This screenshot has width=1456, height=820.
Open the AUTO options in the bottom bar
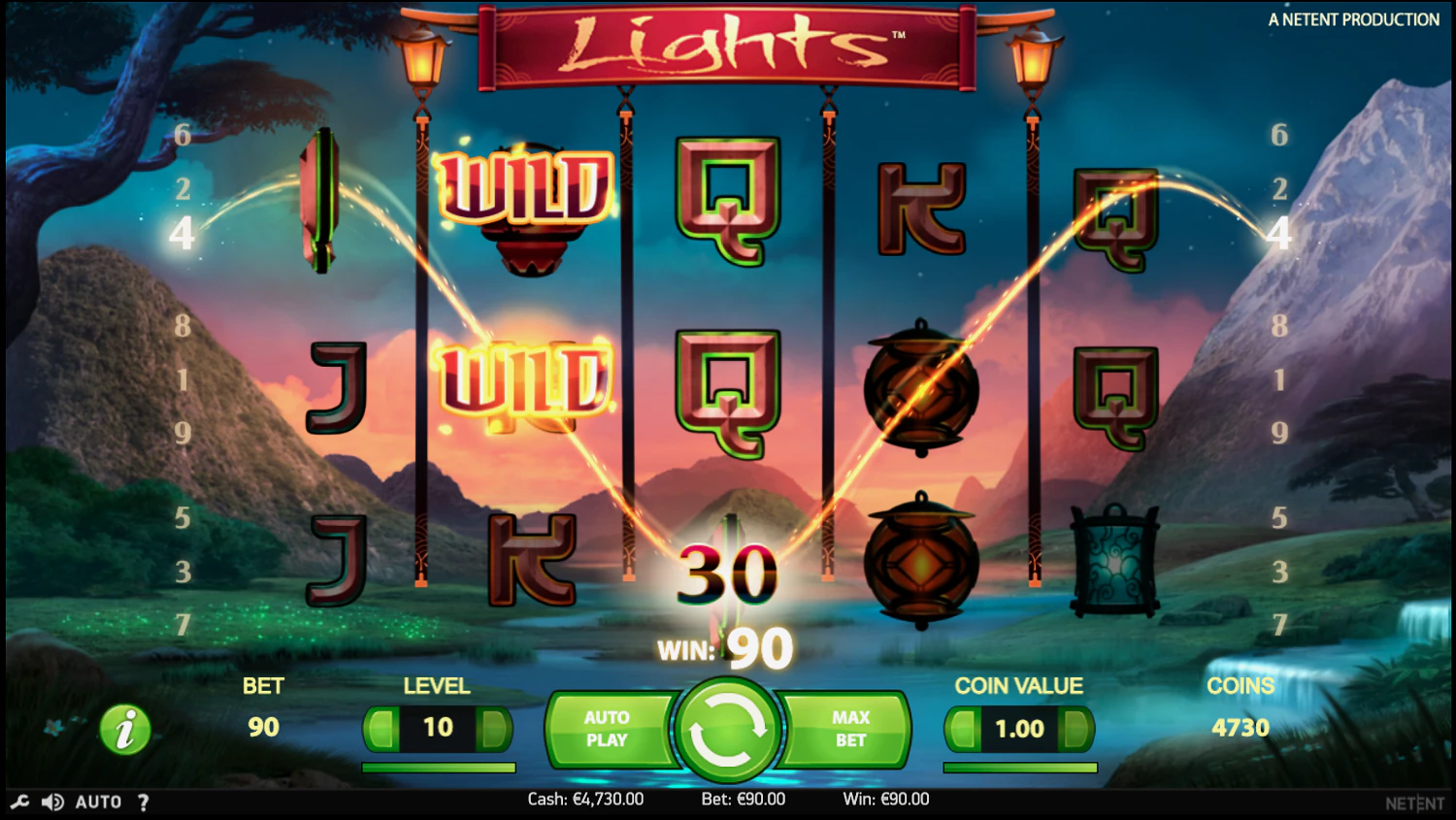click(x=98, y=802)
